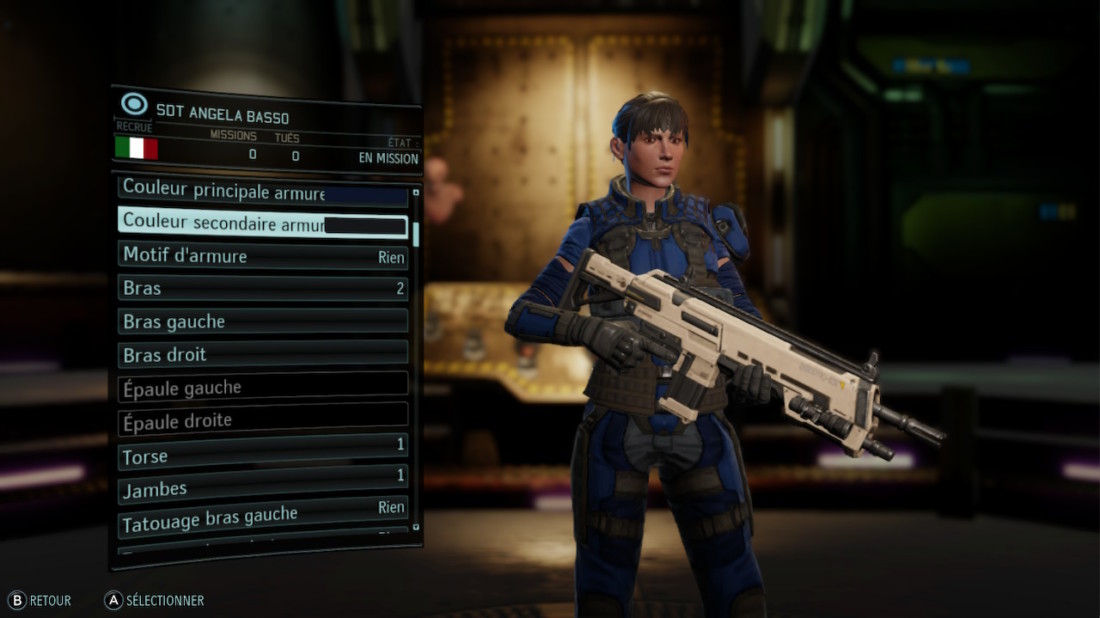Image resolution: width=1100 pixels, height=618 pixels.
Task: Open the Bras customization option
Action: point(262,288)
